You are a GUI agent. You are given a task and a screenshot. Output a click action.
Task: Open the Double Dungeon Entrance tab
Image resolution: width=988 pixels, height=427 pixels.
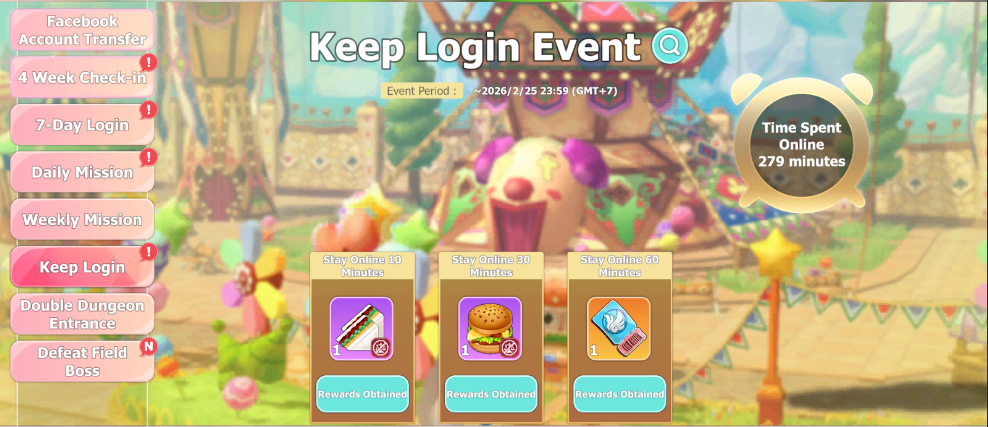tap(82, 314)
